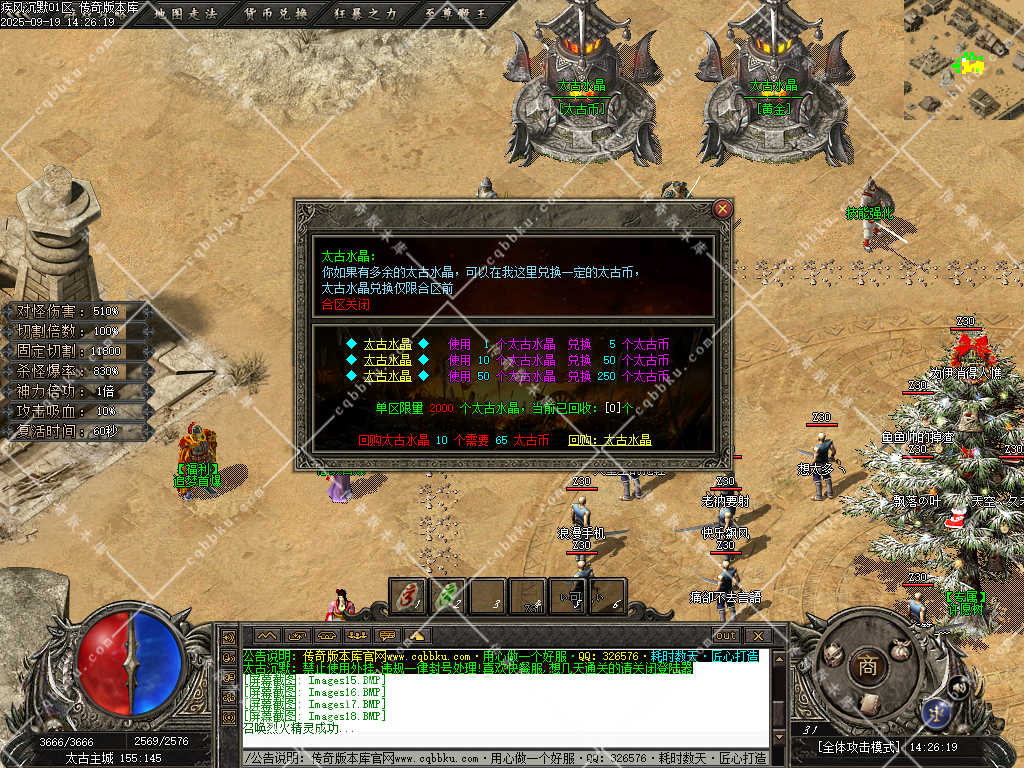Use the green item in hotbar slot 2
The image size is (1024, 768).
click(x=449, y=596)
